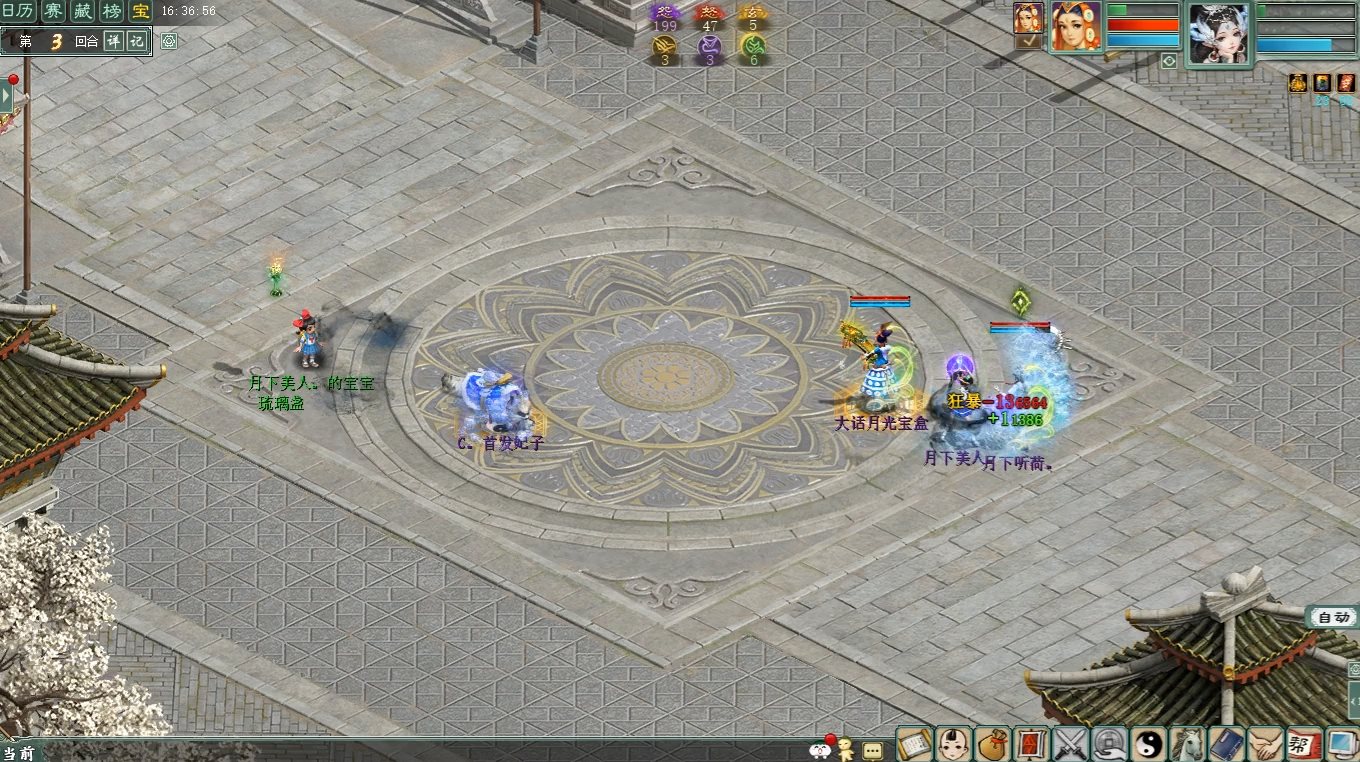1360x762 pixels.
Task: Open the scroll quest icon
Action: 915,743
